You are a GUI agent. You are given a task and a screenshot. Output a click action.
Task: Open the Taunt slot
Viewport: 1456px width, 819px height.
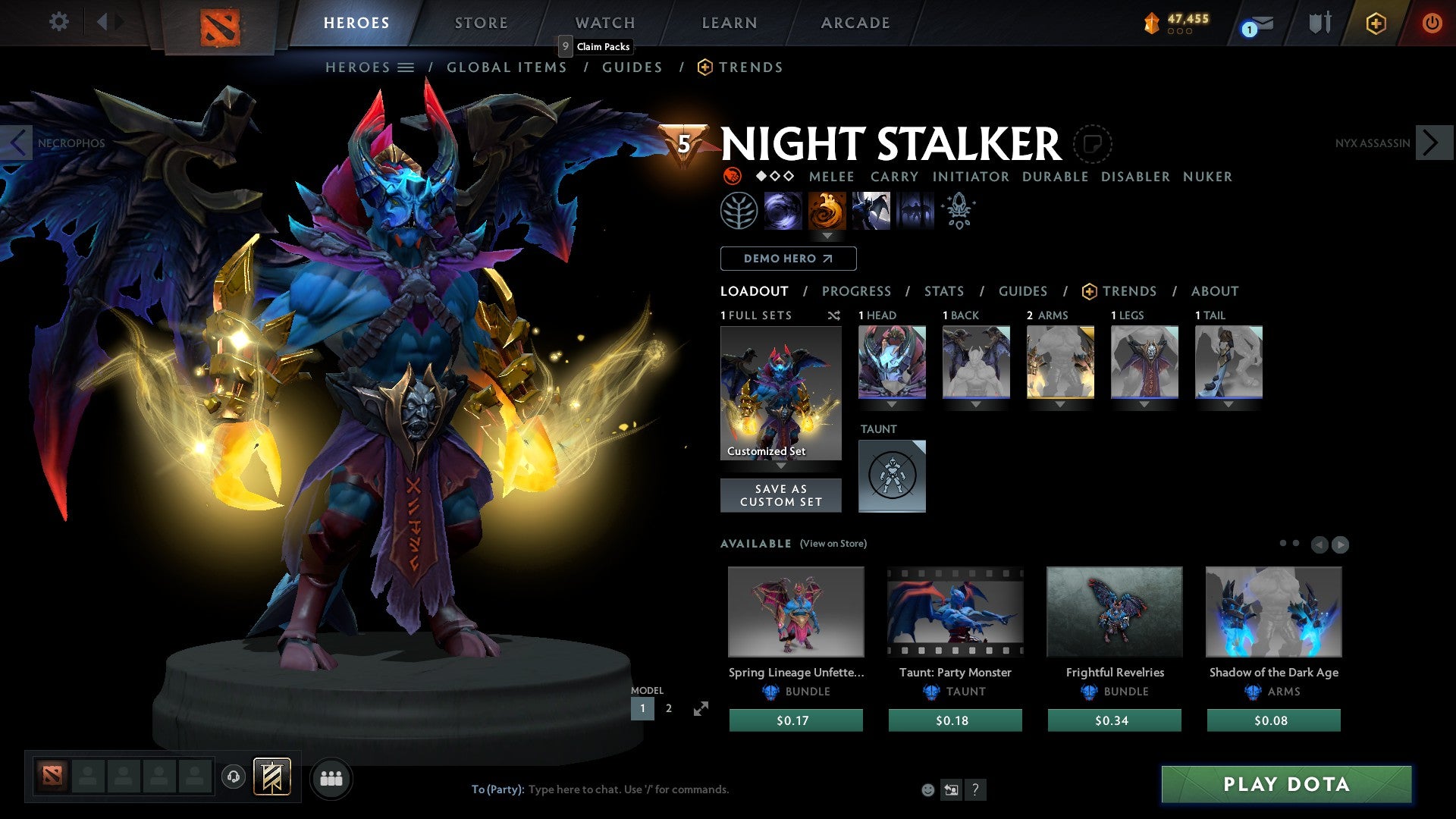pos(892,475)
